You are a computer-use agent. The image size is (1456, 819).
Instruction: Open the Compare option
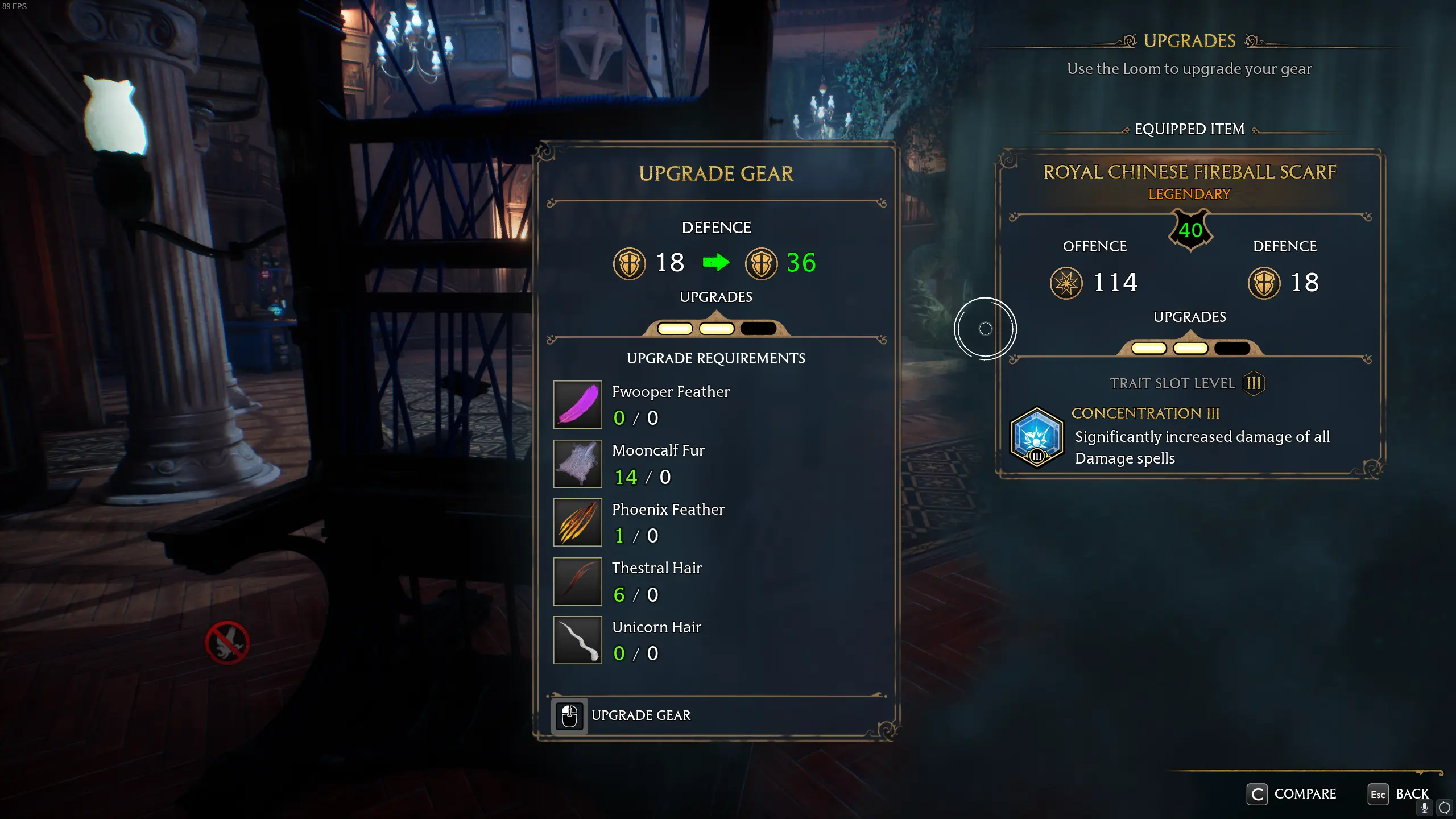click(1292, 794)
